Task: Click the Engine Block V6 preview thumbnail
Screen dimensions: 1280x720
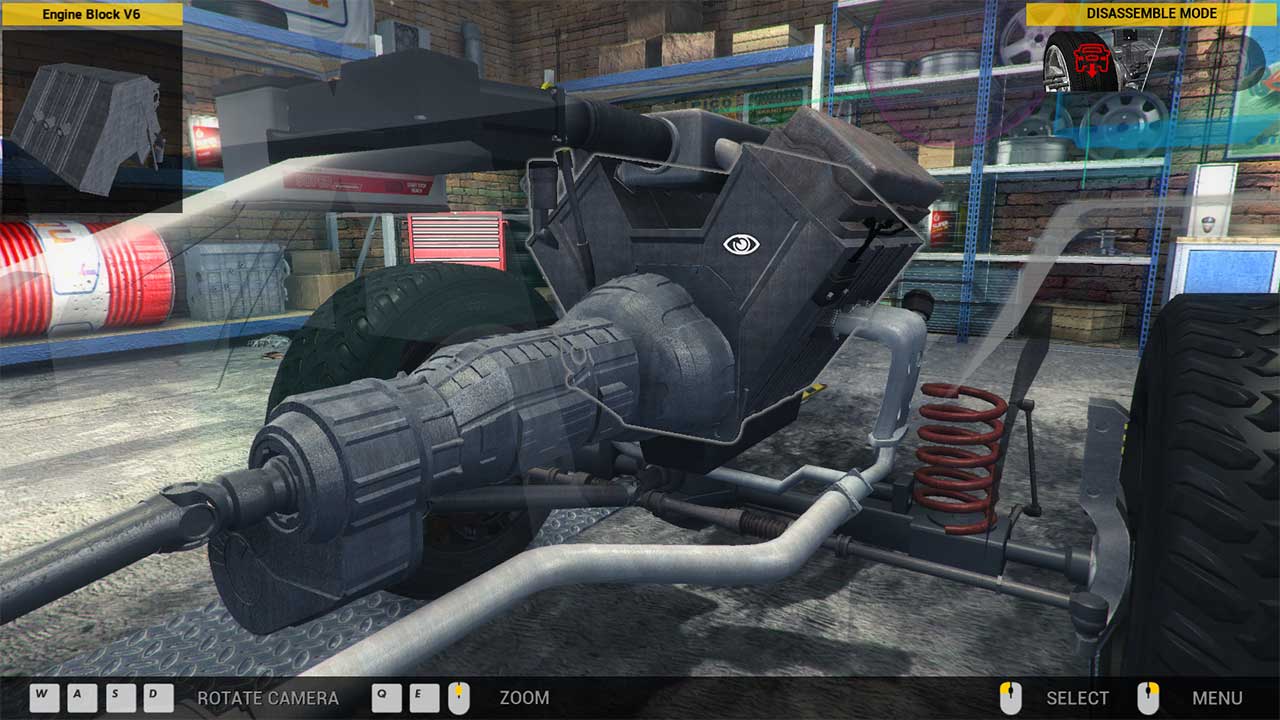Action: 93,115
